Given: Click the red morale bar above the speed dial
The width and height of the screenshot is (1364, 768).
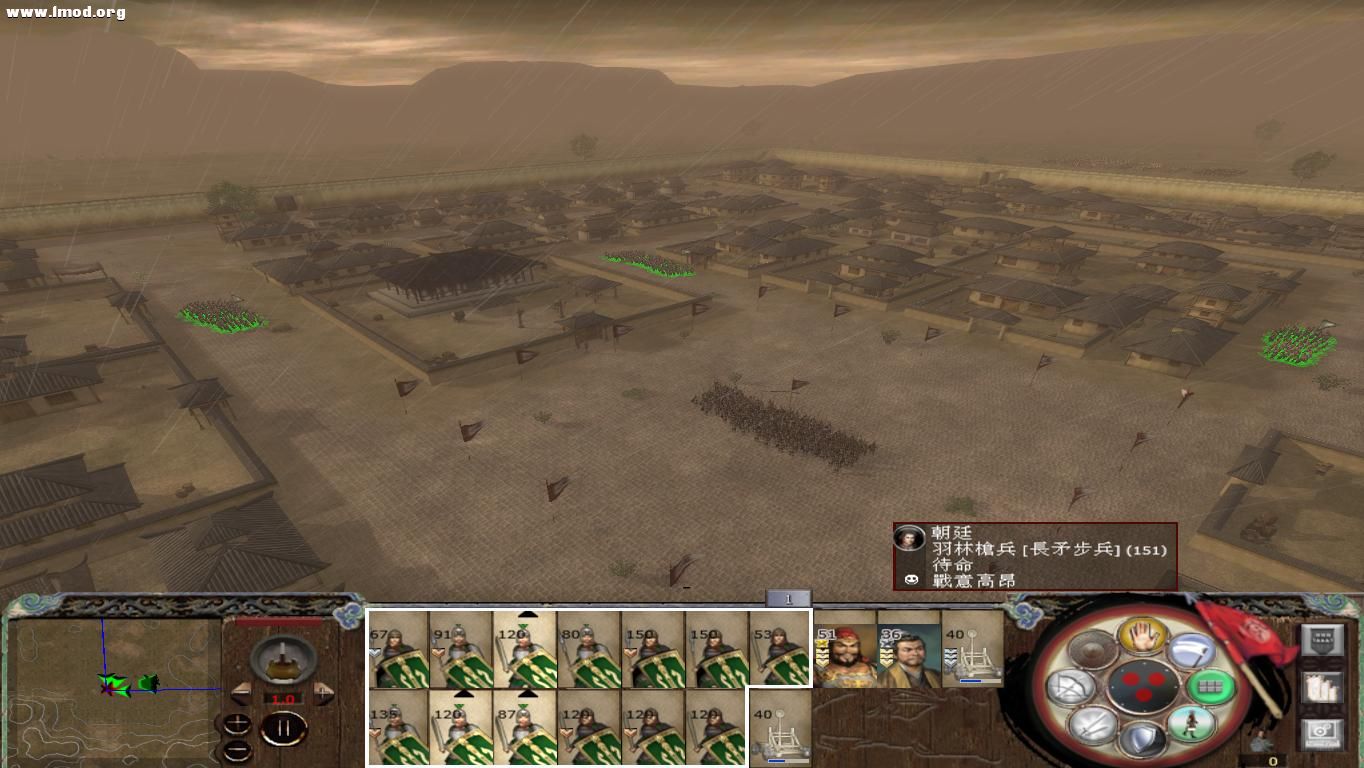Looking at the screenshot, I should (x=279, y=620).
